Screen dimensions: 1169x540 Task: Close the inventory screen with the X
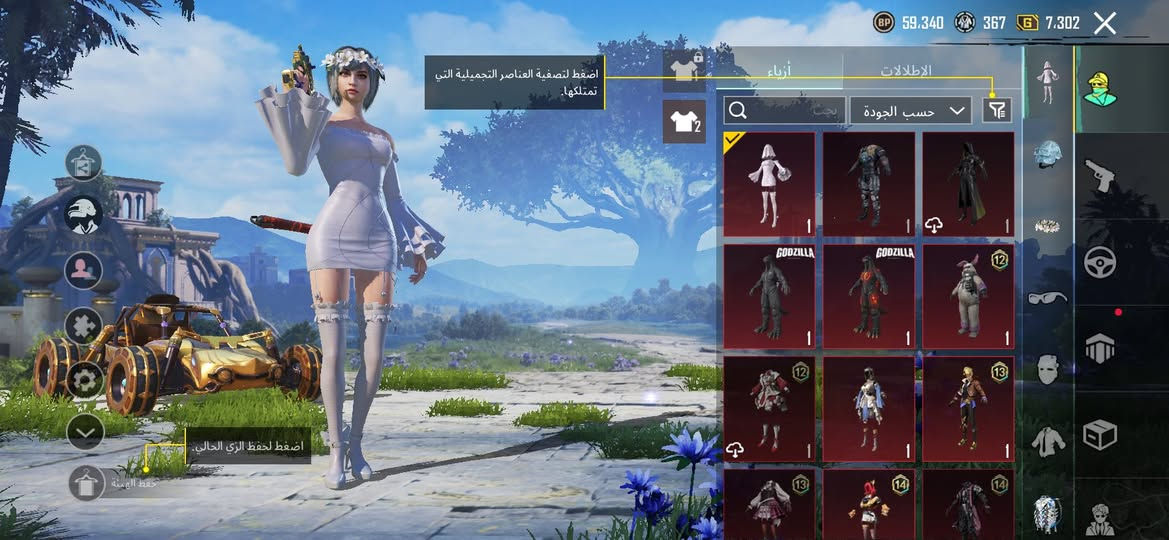pyautogui.click(x=1104, y=24)
